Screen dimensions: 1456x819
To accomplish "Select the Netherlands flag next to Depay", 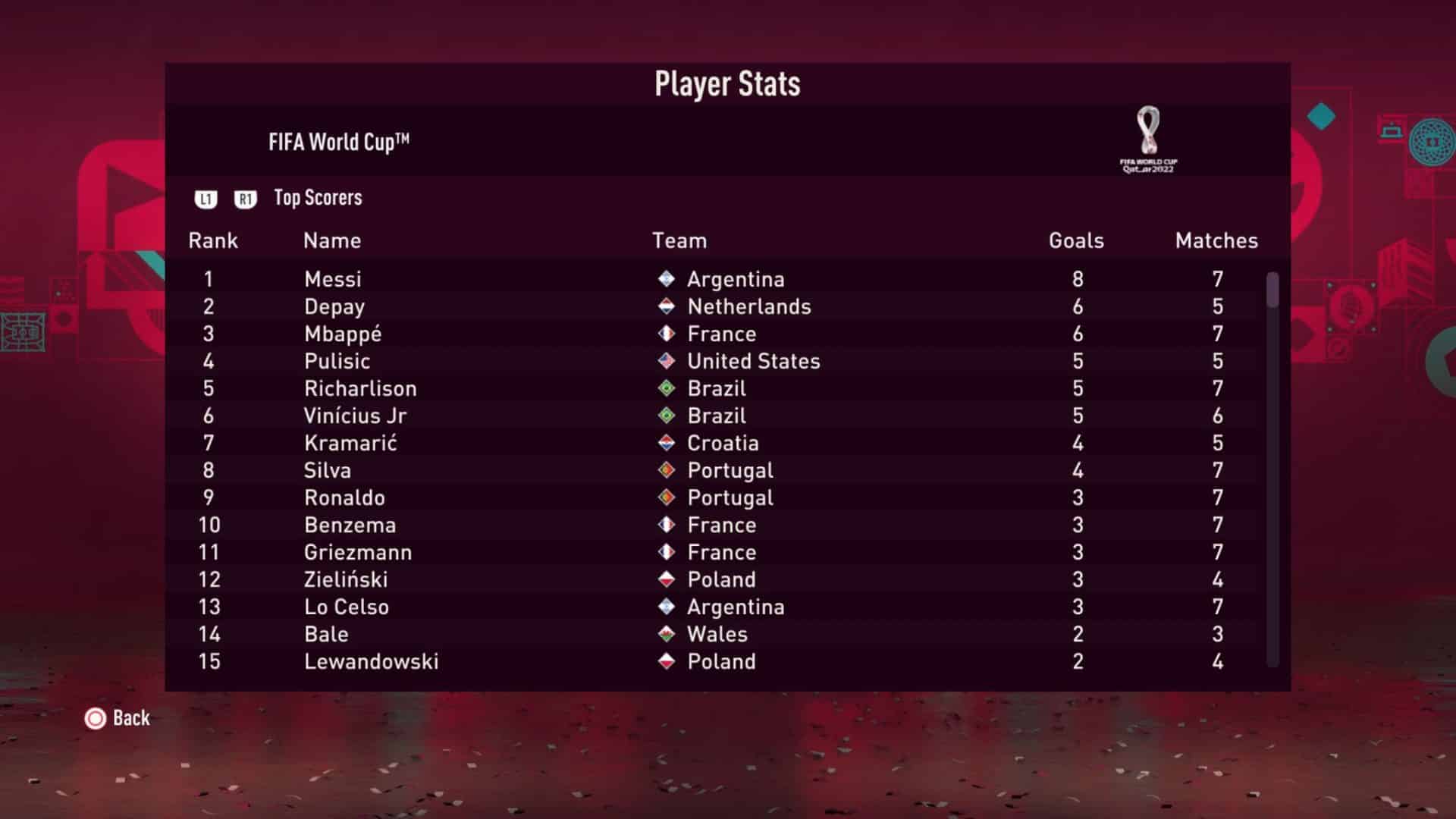I will click(667, 306).
